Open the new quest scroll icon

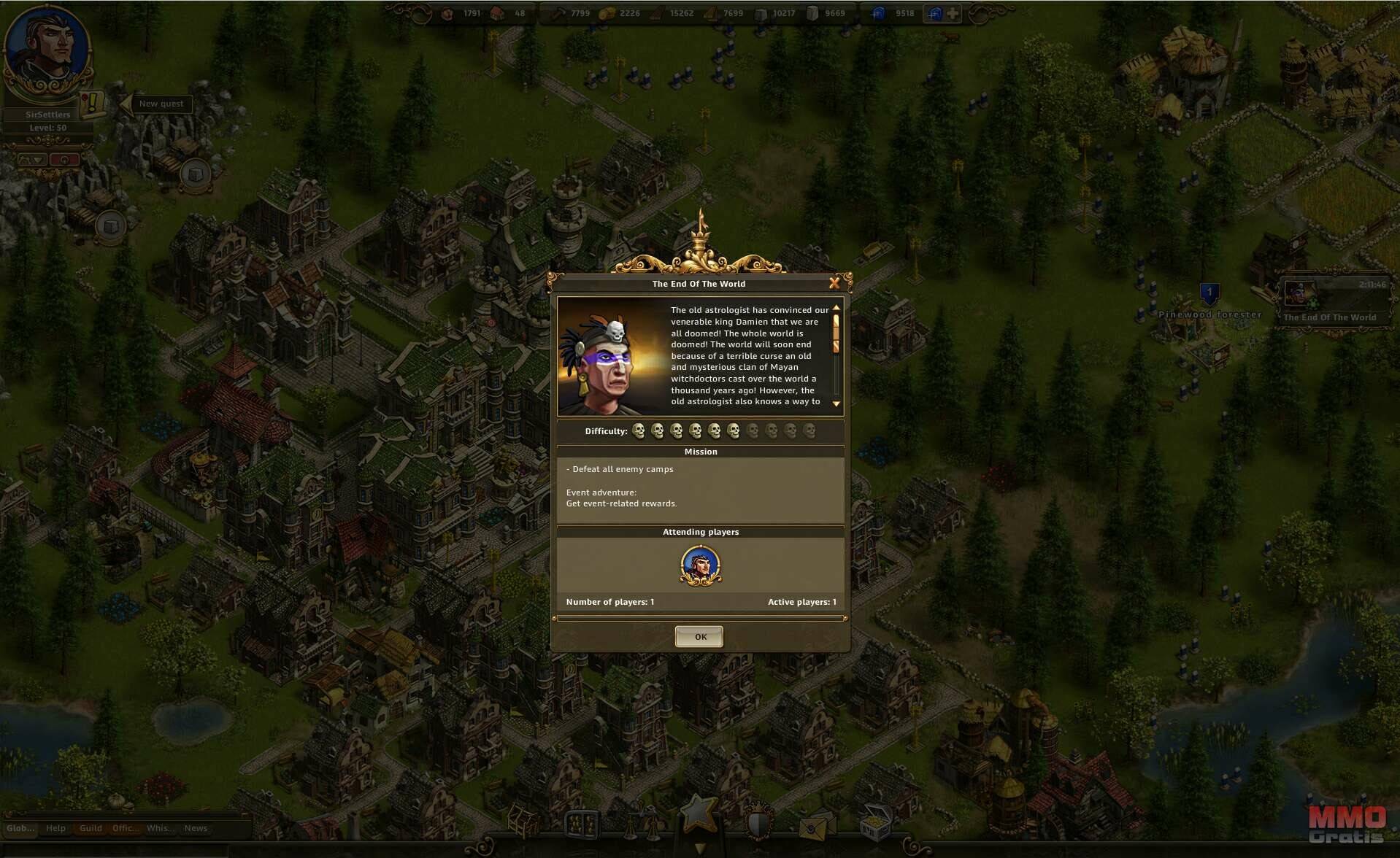coord(93,104)
